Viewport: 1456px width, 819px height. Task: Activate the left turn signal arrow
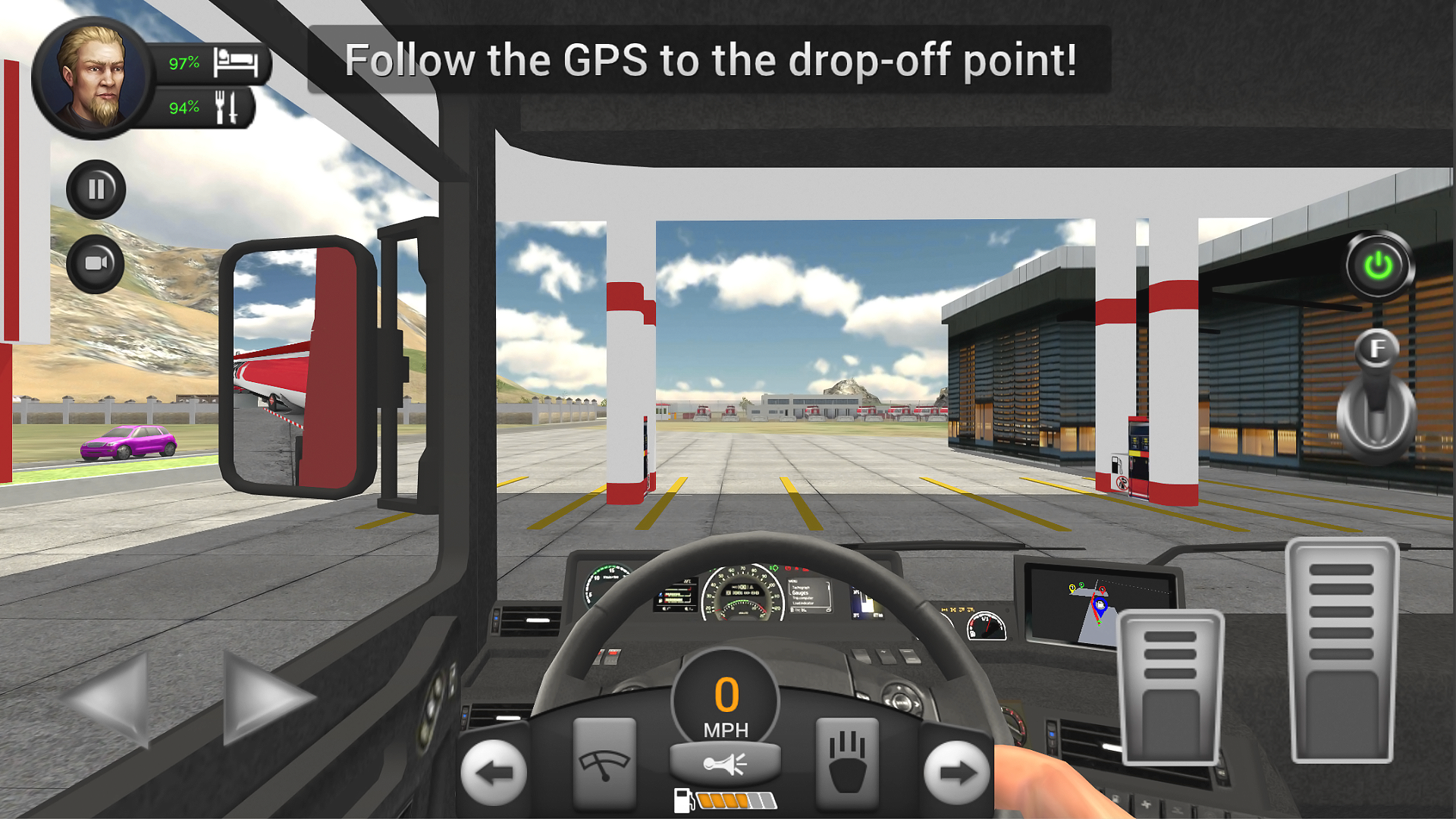[x=494, y=772]
